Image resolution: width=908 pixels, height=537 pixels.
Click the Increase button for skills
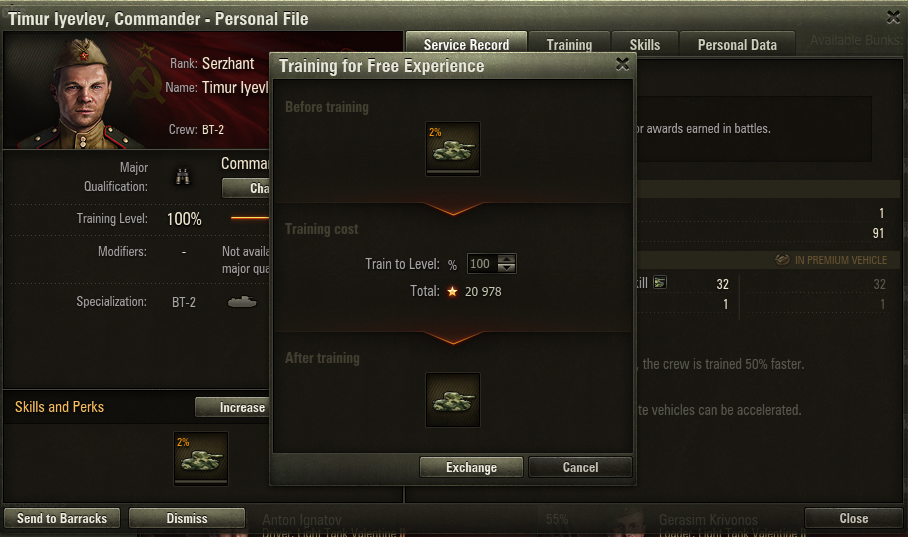tap(232, 407)
